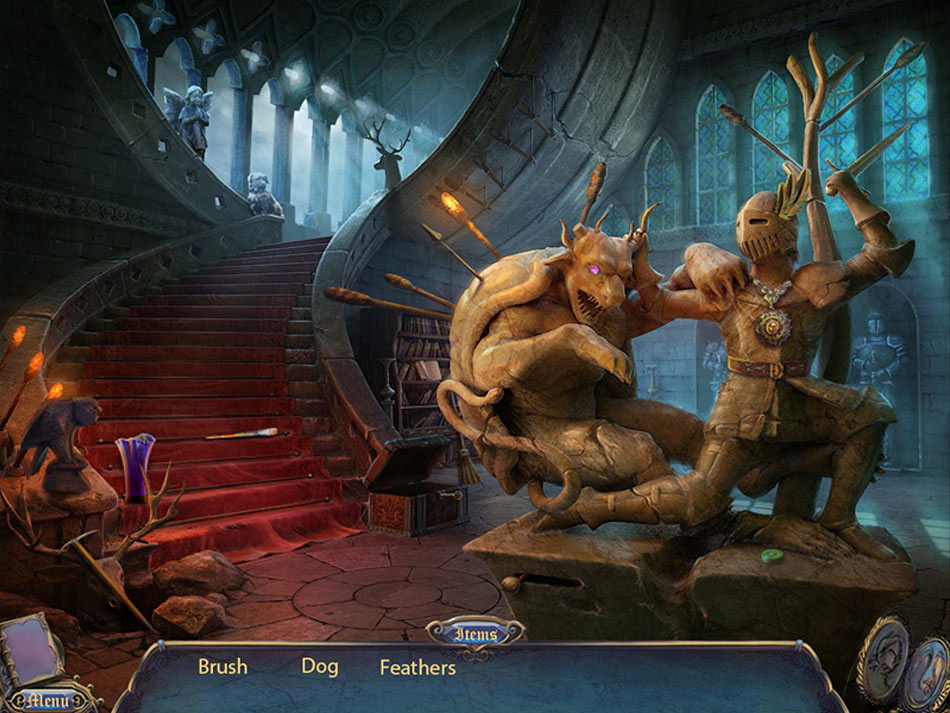Click the Items panel tab

475,633
